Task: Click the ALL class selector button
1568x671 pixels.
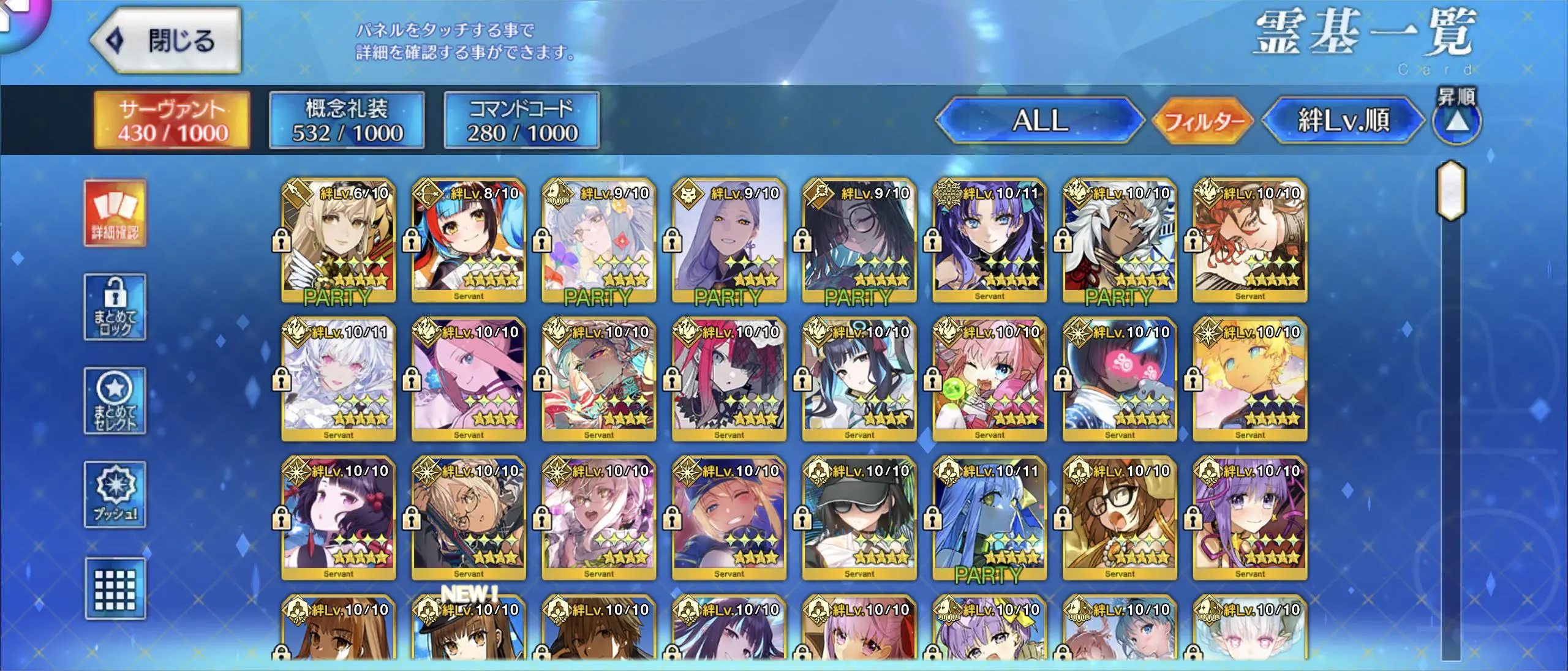Action: click(x=1039, y=121)
